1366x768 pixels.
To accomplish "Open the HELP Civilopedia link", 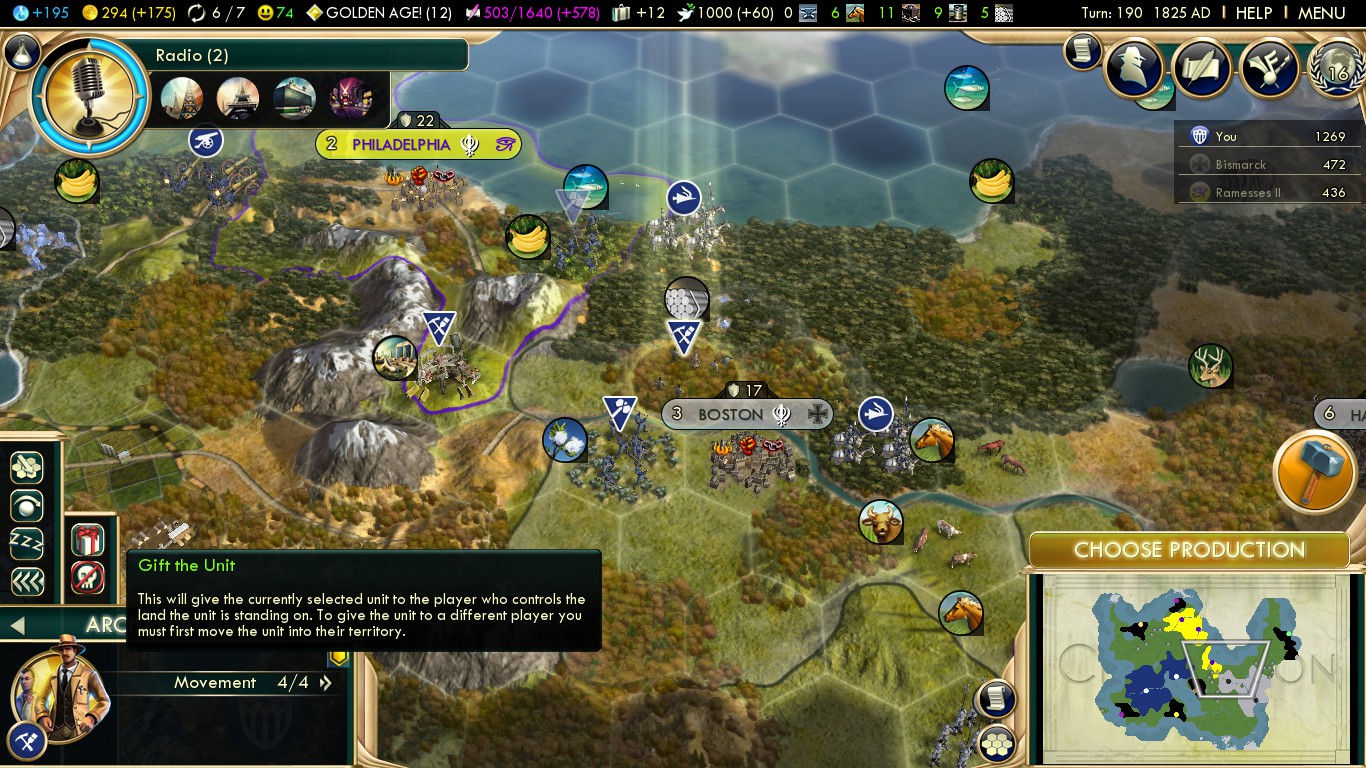I will (1253, 13).
